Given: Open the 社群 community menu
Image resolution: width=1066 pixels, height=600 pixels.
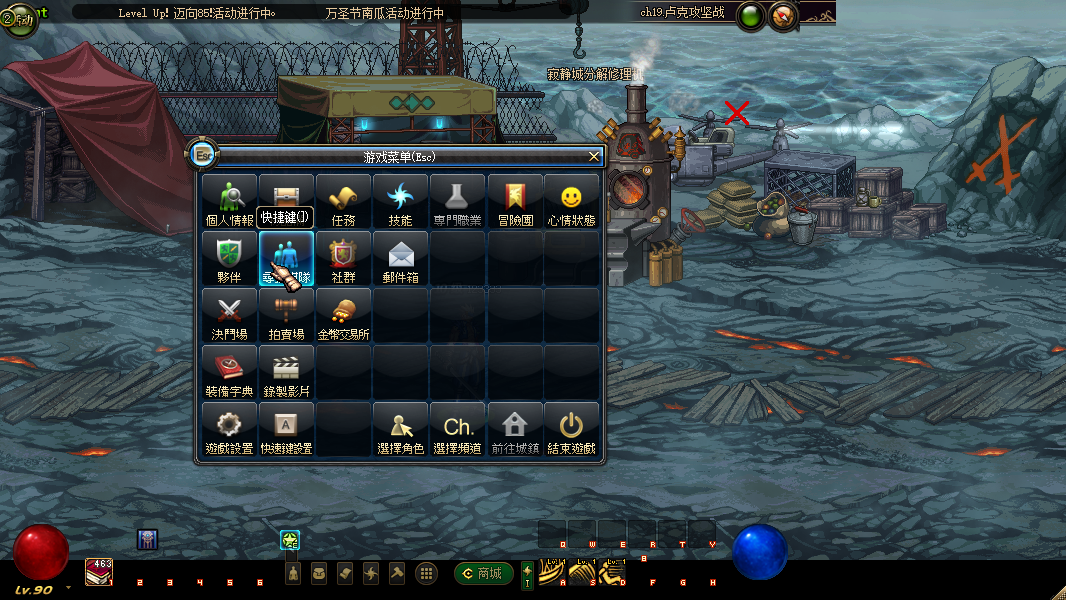Looking at the screenshot, I should coord(343,259).
